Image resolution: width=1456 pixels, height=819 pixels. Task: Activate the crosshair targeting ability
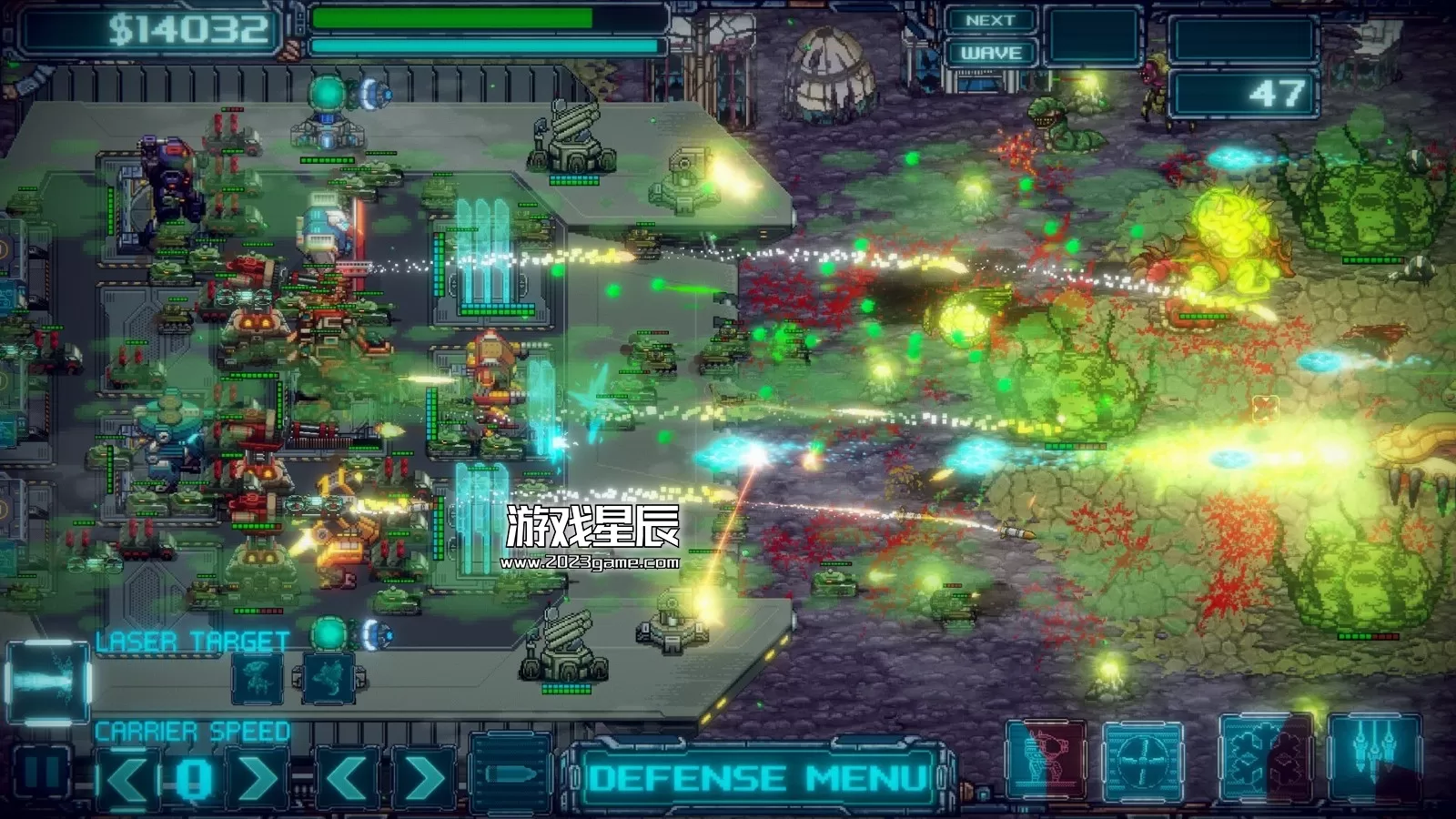1143,762
